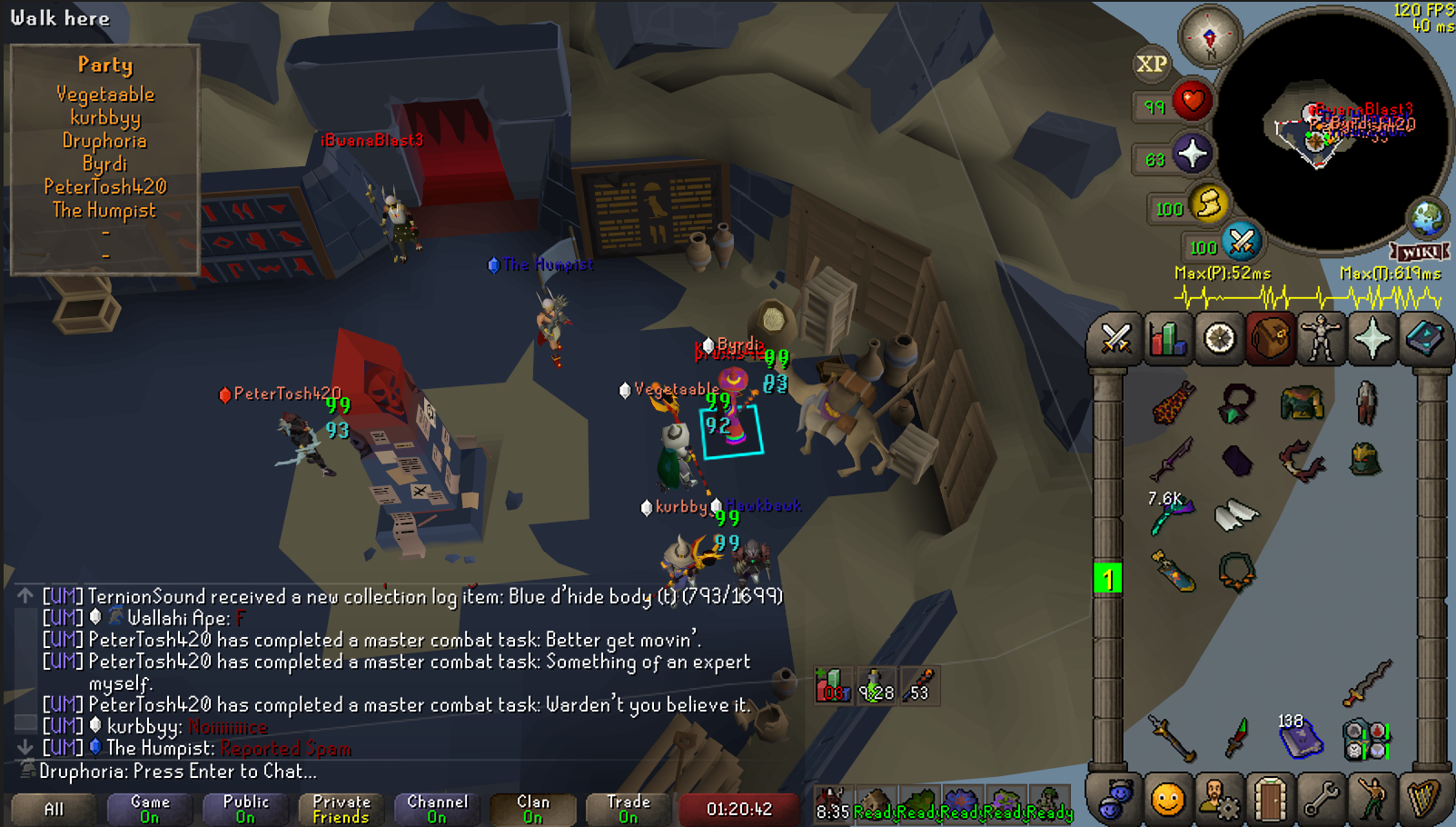Image resolution: width=1456 pixels, height=827 pixels.
Task: Open the Music player harp tab
Action: pos(1423,800)
